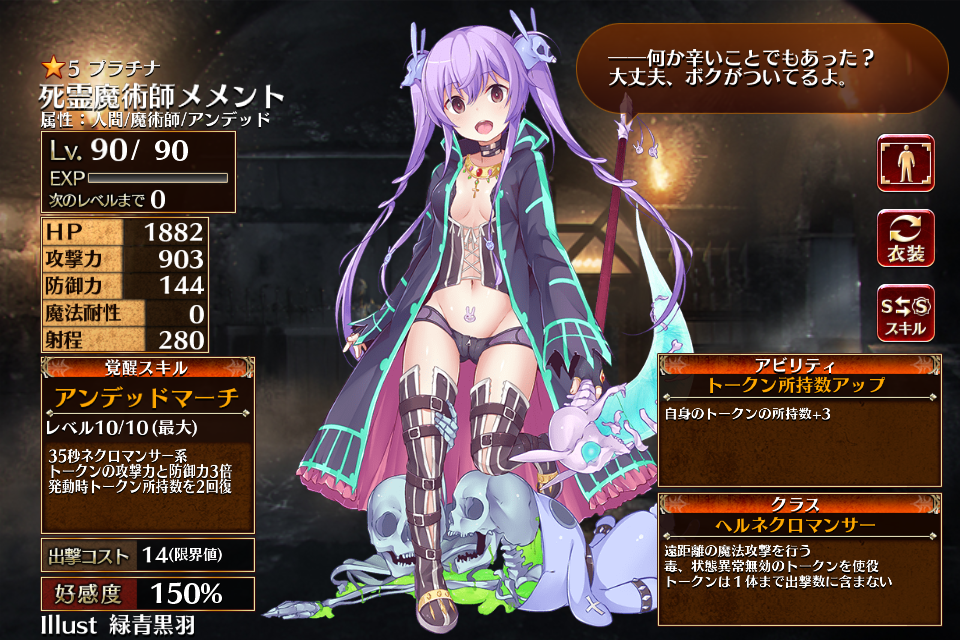The height and width of the screenshot is (640, 960).
Task: Click the character figure view button
Action: point(905,163)
